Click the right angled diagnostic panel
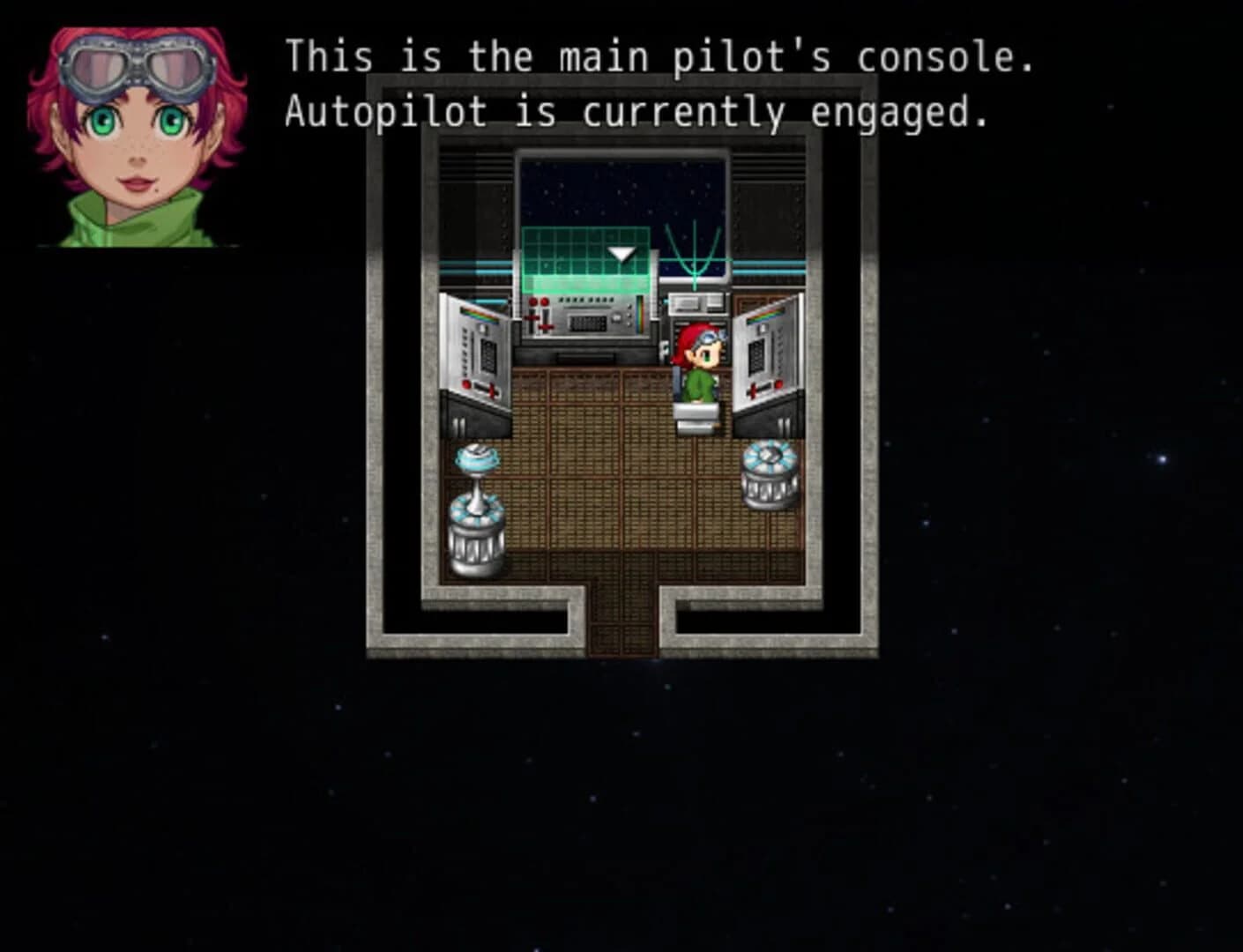This screenshot has height=952, width=1243. tap(763, 353)
